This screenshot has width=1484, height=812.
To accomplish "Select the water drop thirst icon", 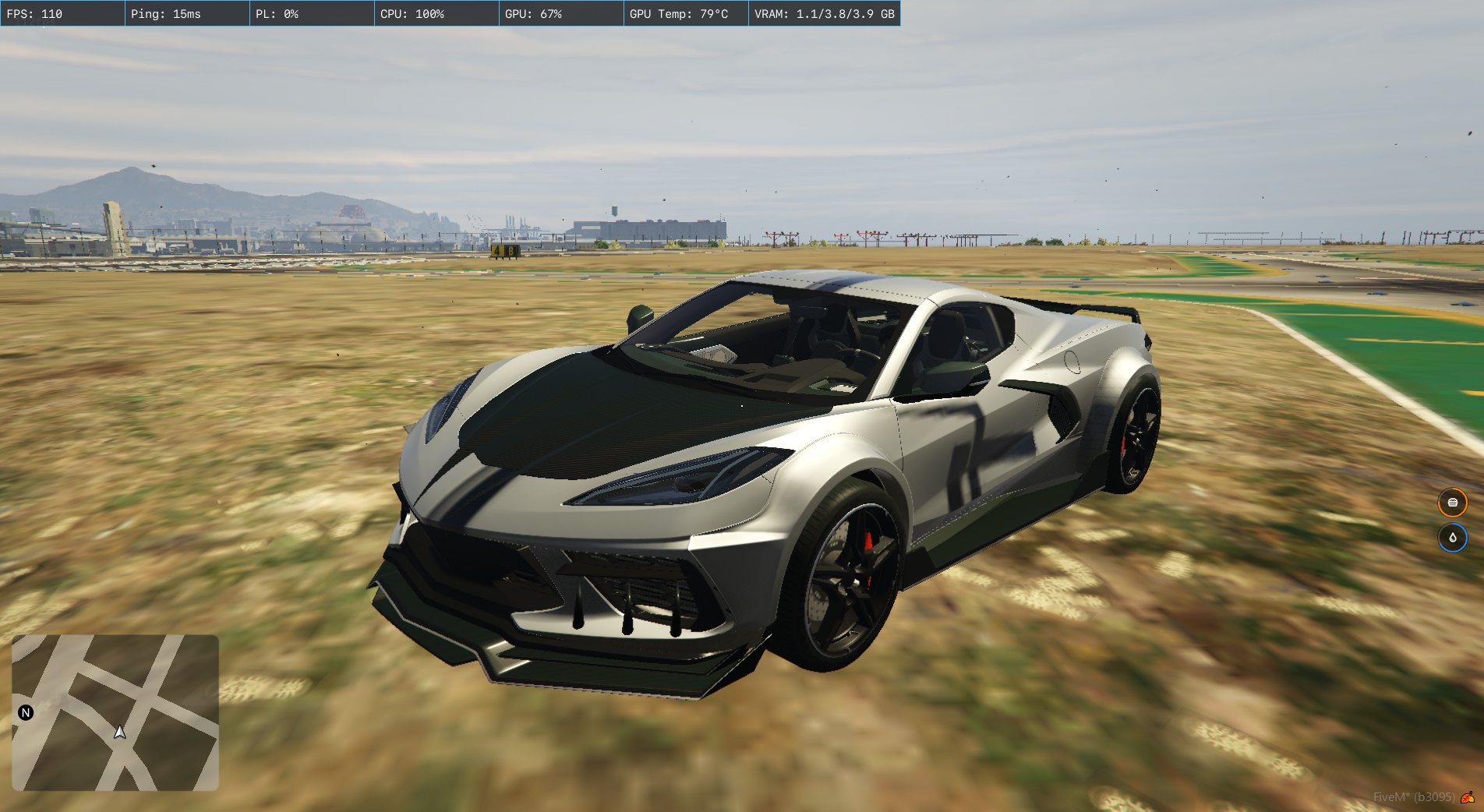I will 1452,538.
